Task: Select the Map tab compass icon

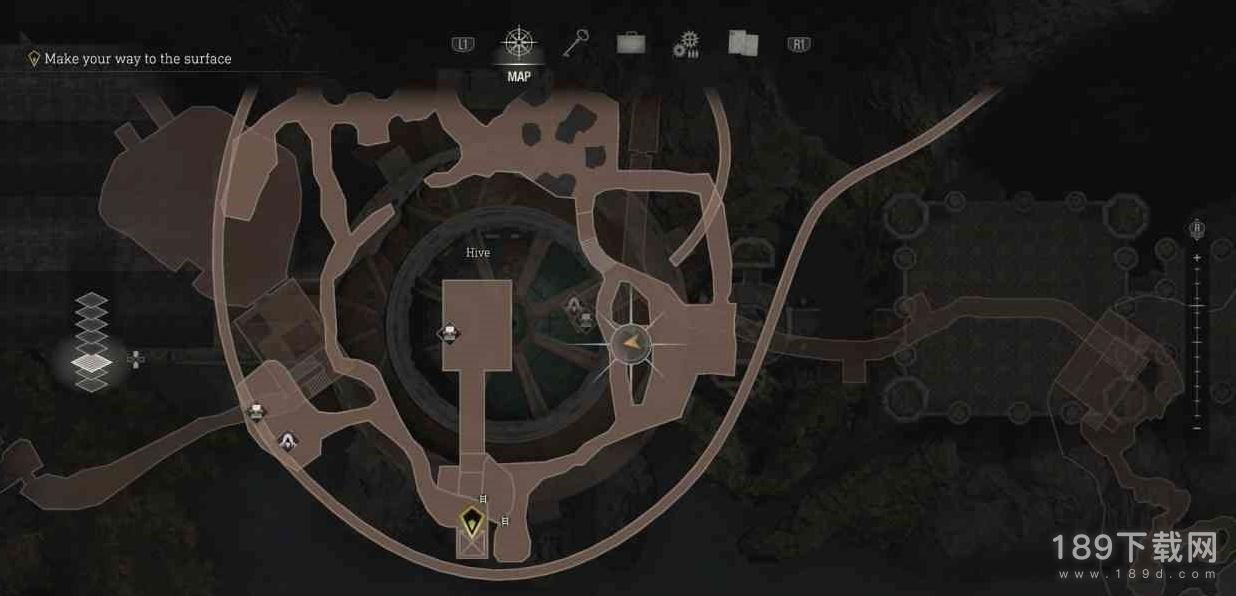Action: 518,43
